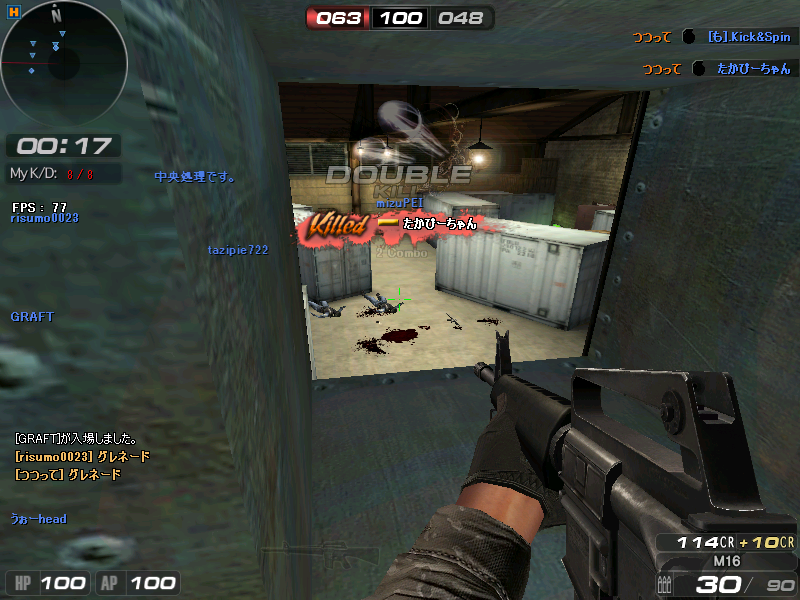Click the M16 weapon name panel
Image resolution: width=800 pixels, height=600 pixels.
coord(726,561)
